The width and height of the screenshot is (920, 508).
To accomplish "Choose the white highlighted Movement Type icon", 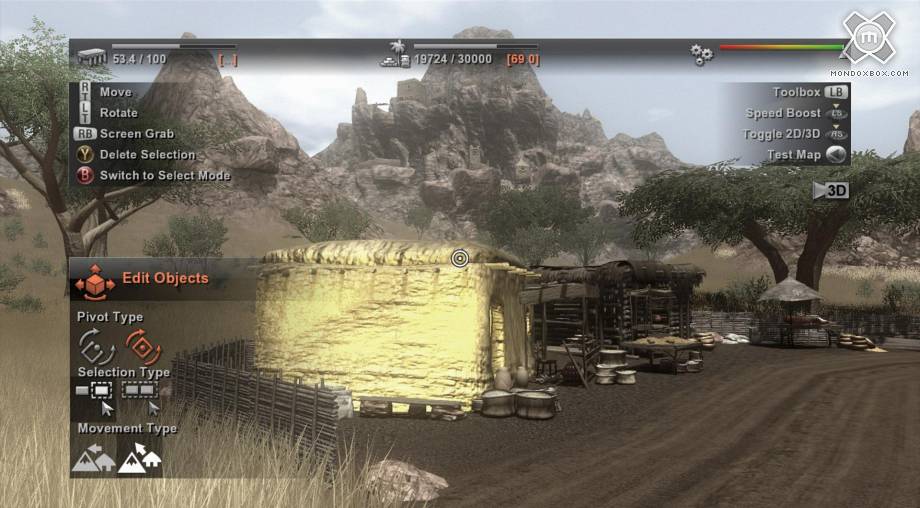I will [x=140, y=457].
